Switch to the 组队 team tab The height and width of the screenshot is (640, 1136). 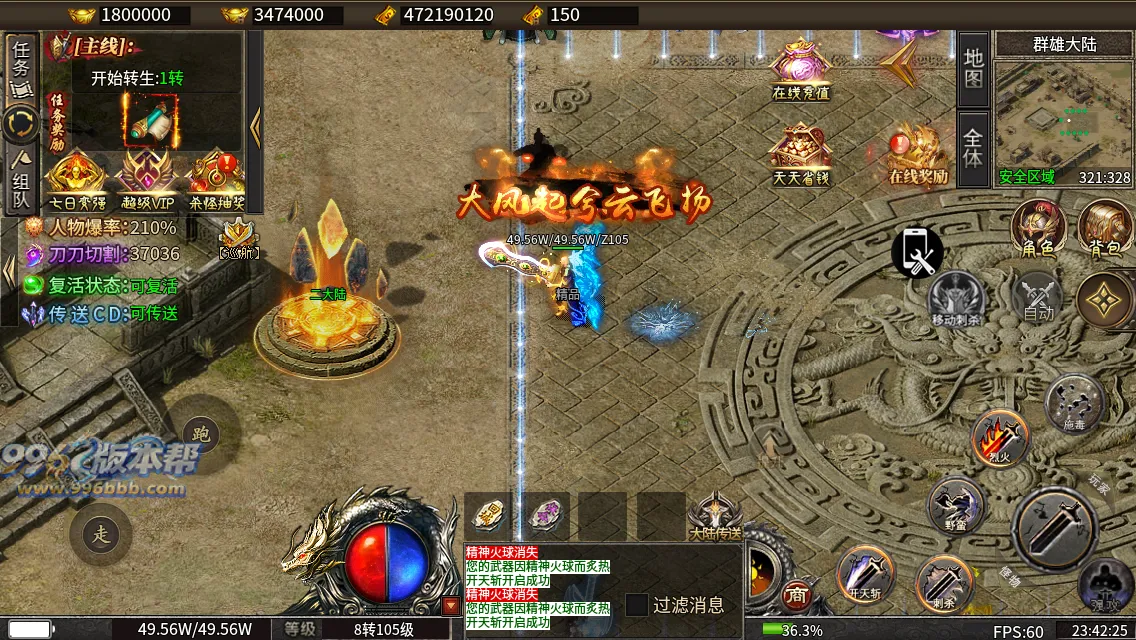(x=21, y=180)
